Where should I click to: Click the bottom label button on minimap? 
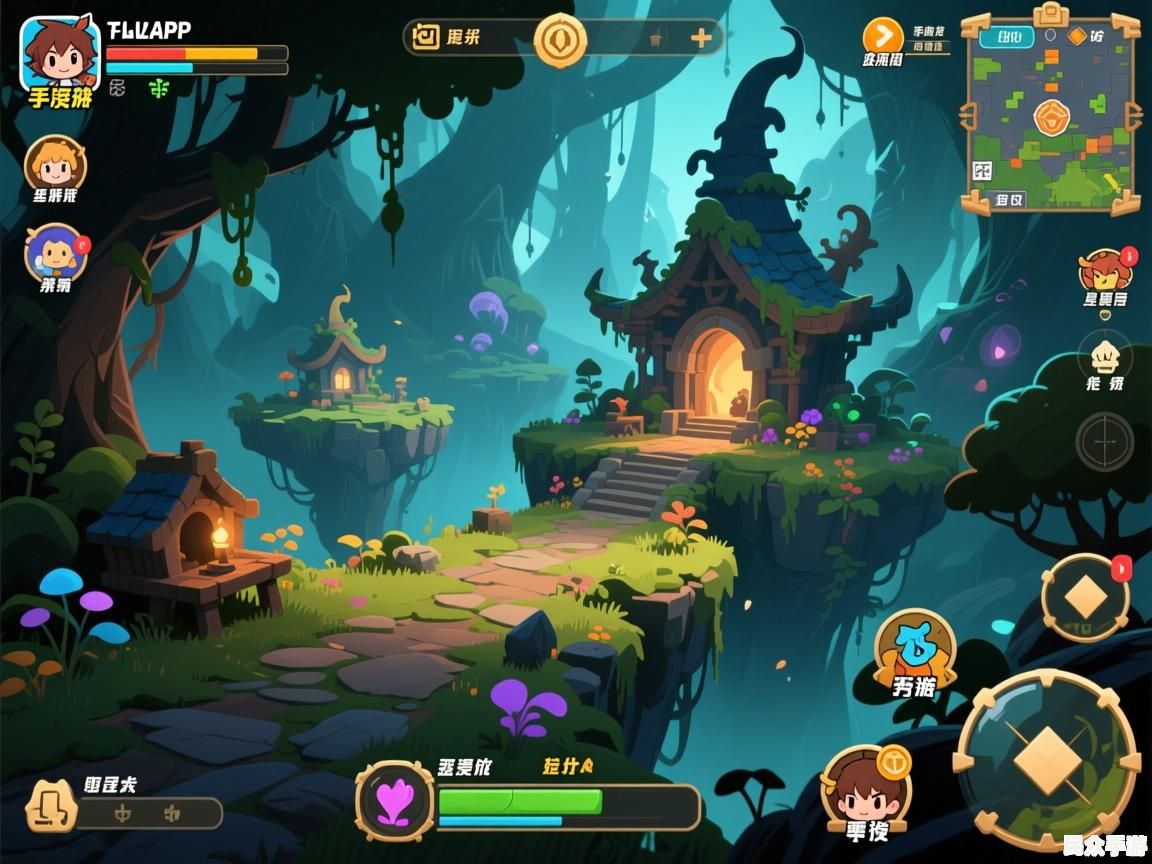click(x=1009, y=199)
